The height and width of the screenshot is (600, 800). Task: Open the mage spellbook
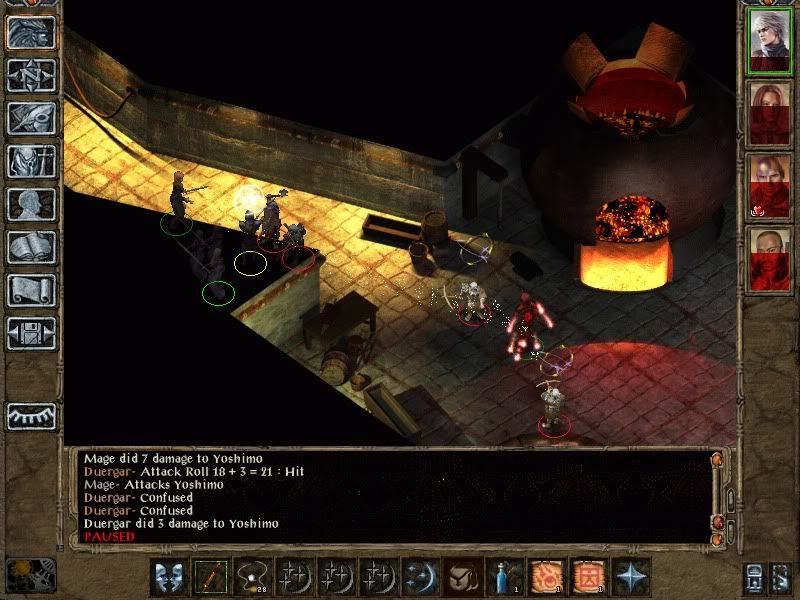tap(30, 247)
